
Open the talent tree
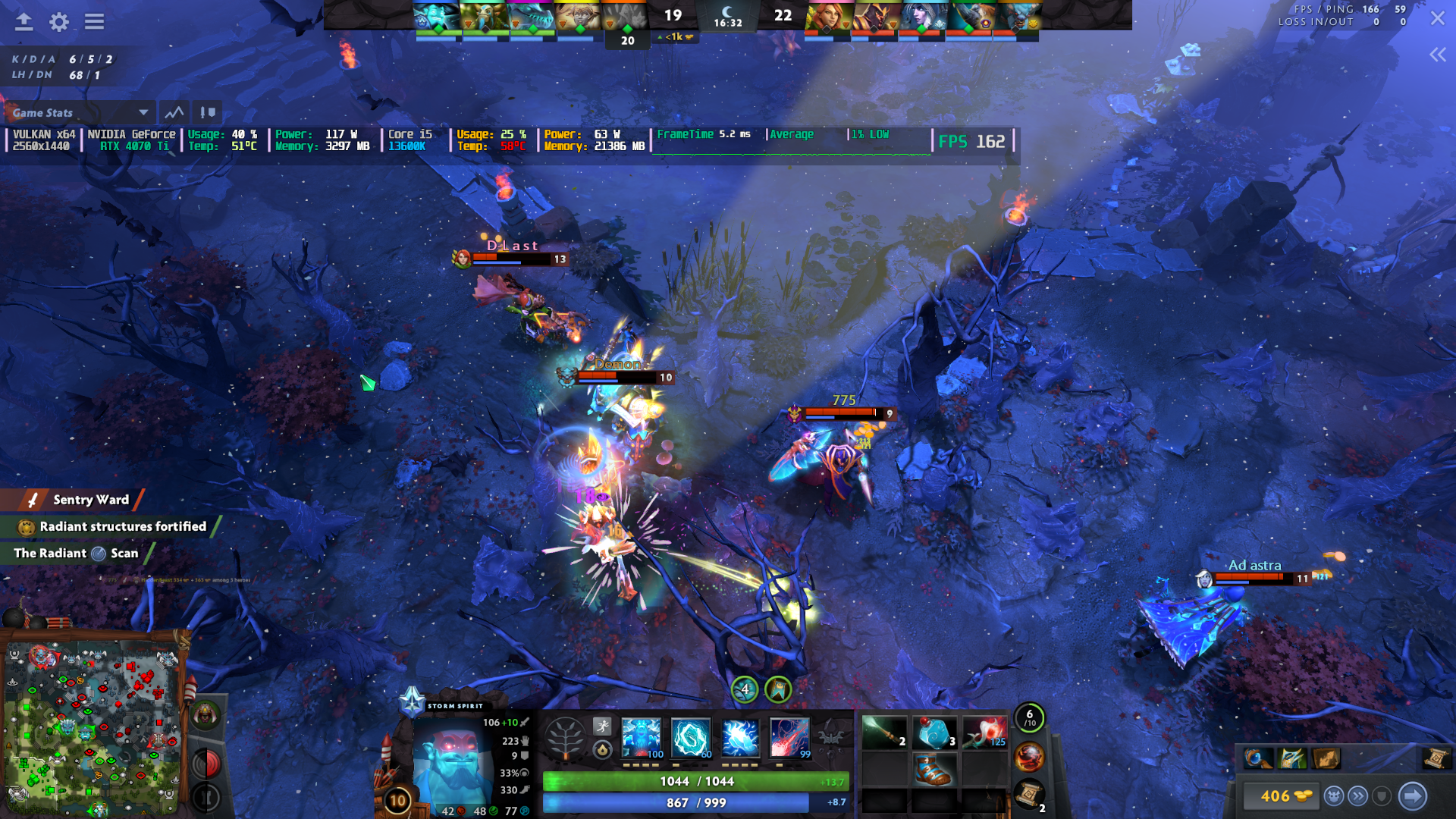tap(566, 737)
